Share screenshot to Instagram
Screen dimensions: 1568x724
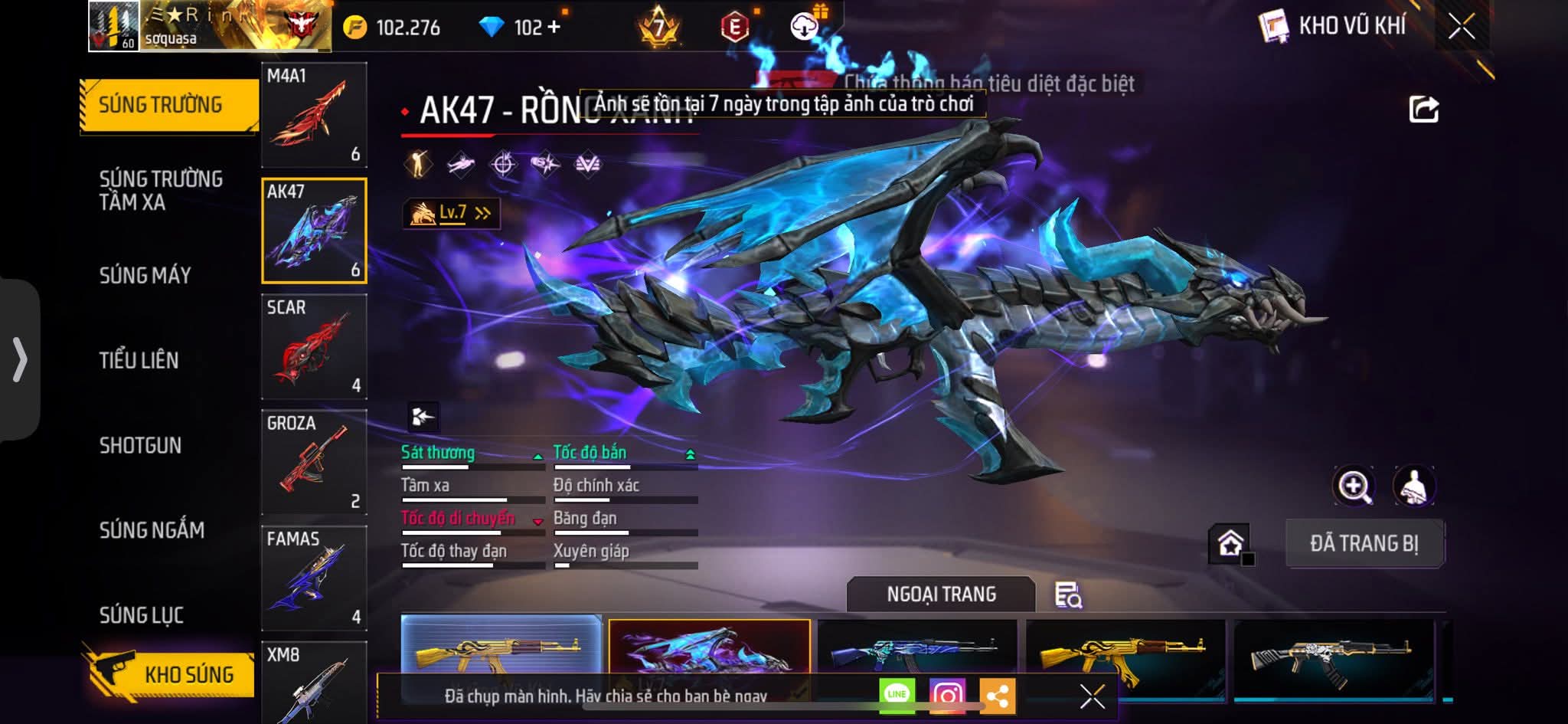(947, 696)
